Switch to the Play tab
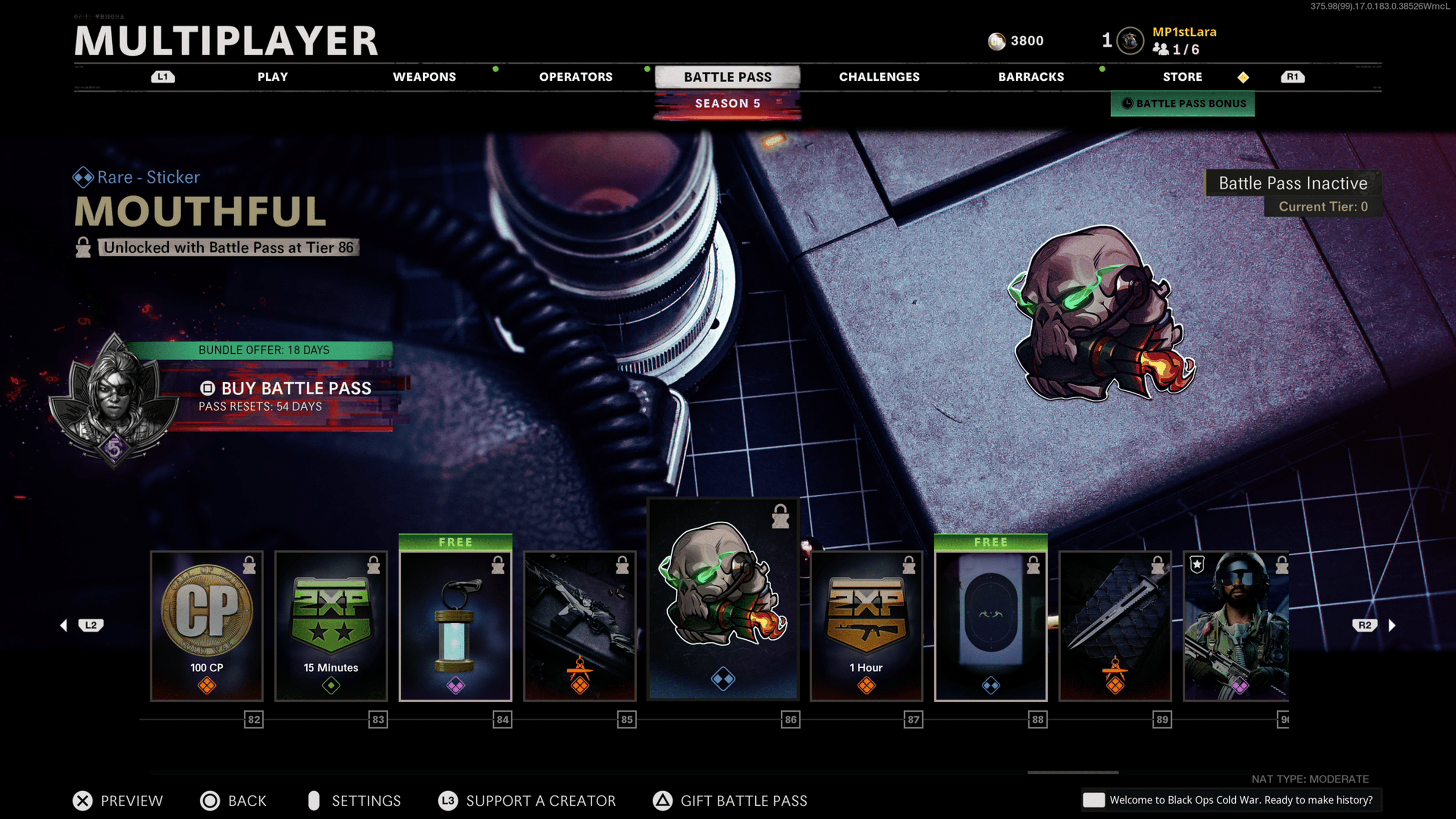 point(273,77)
